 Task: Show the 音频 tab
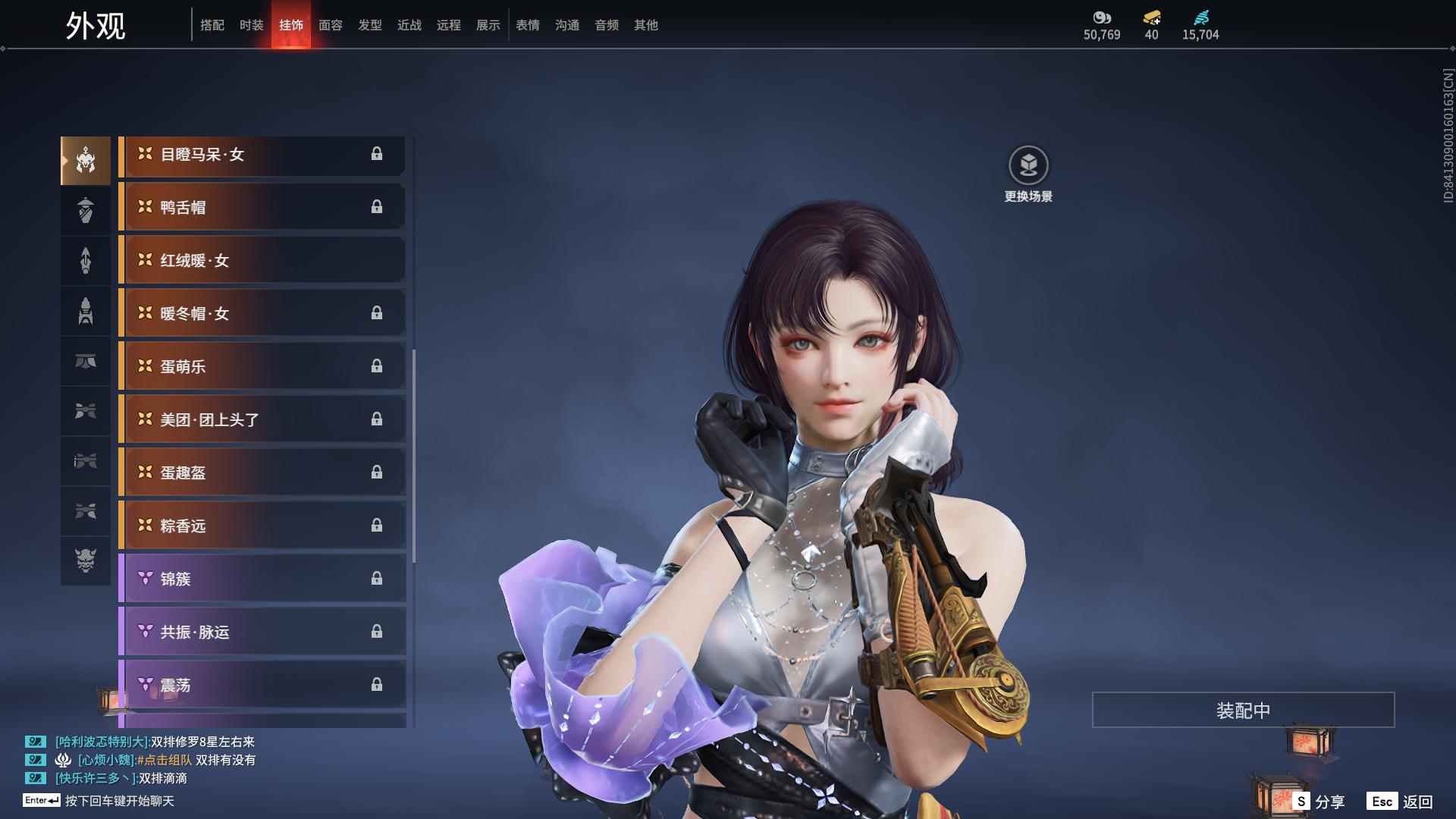[606, 25]
